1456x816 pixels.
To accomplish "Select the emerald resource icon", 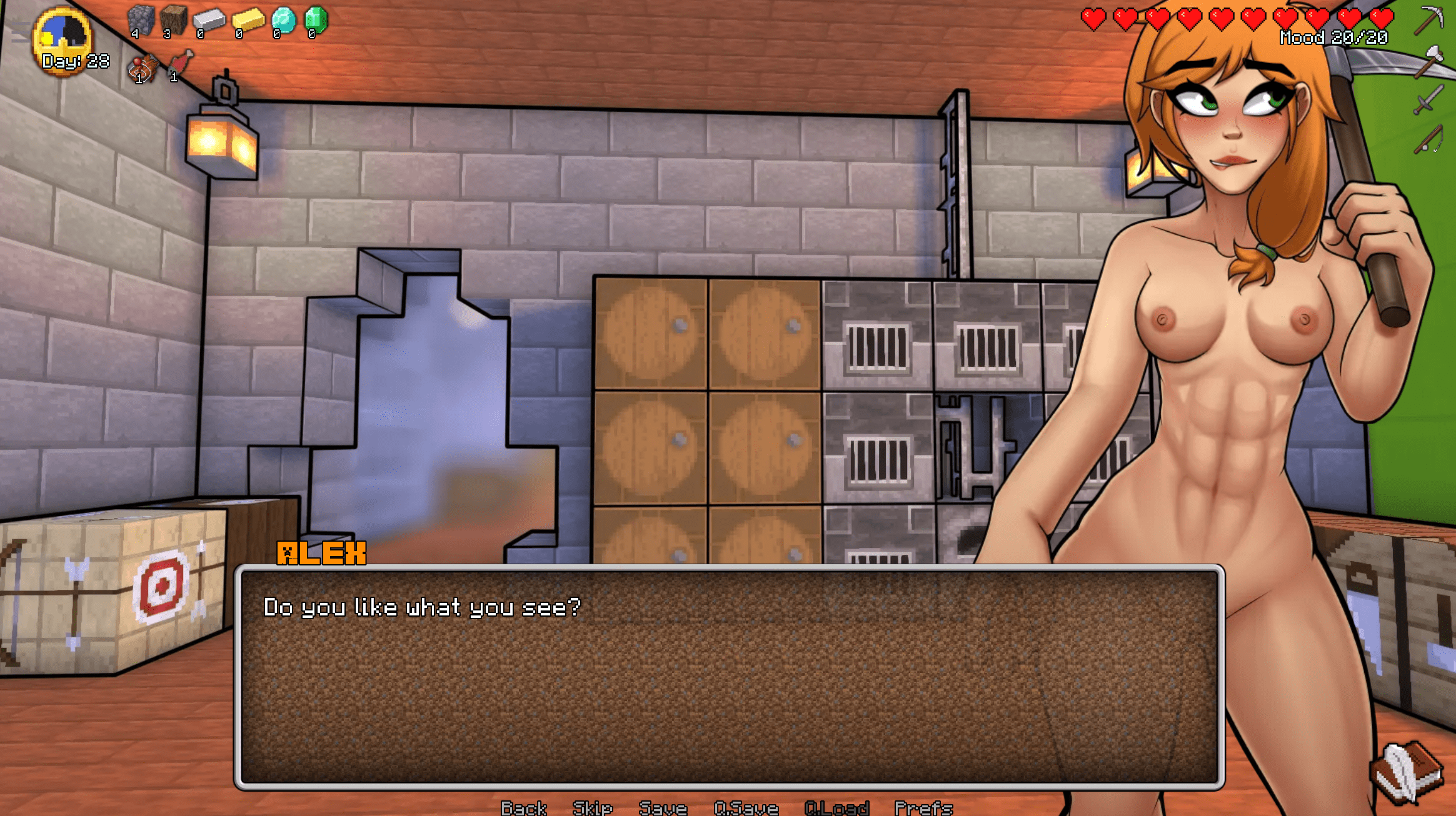I will 316,20.
